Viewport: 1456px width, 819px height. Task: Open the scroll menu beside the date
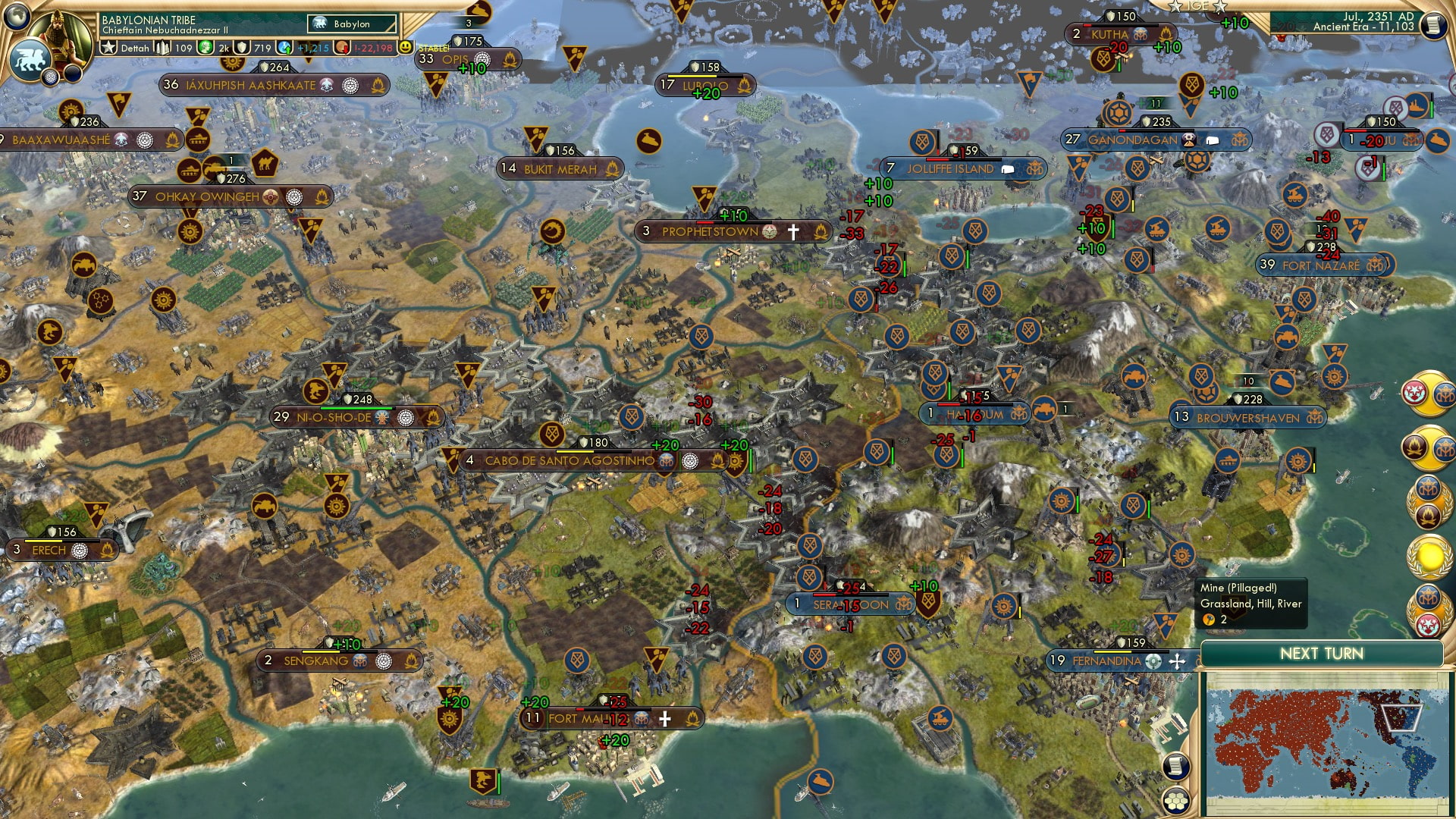1433,24
